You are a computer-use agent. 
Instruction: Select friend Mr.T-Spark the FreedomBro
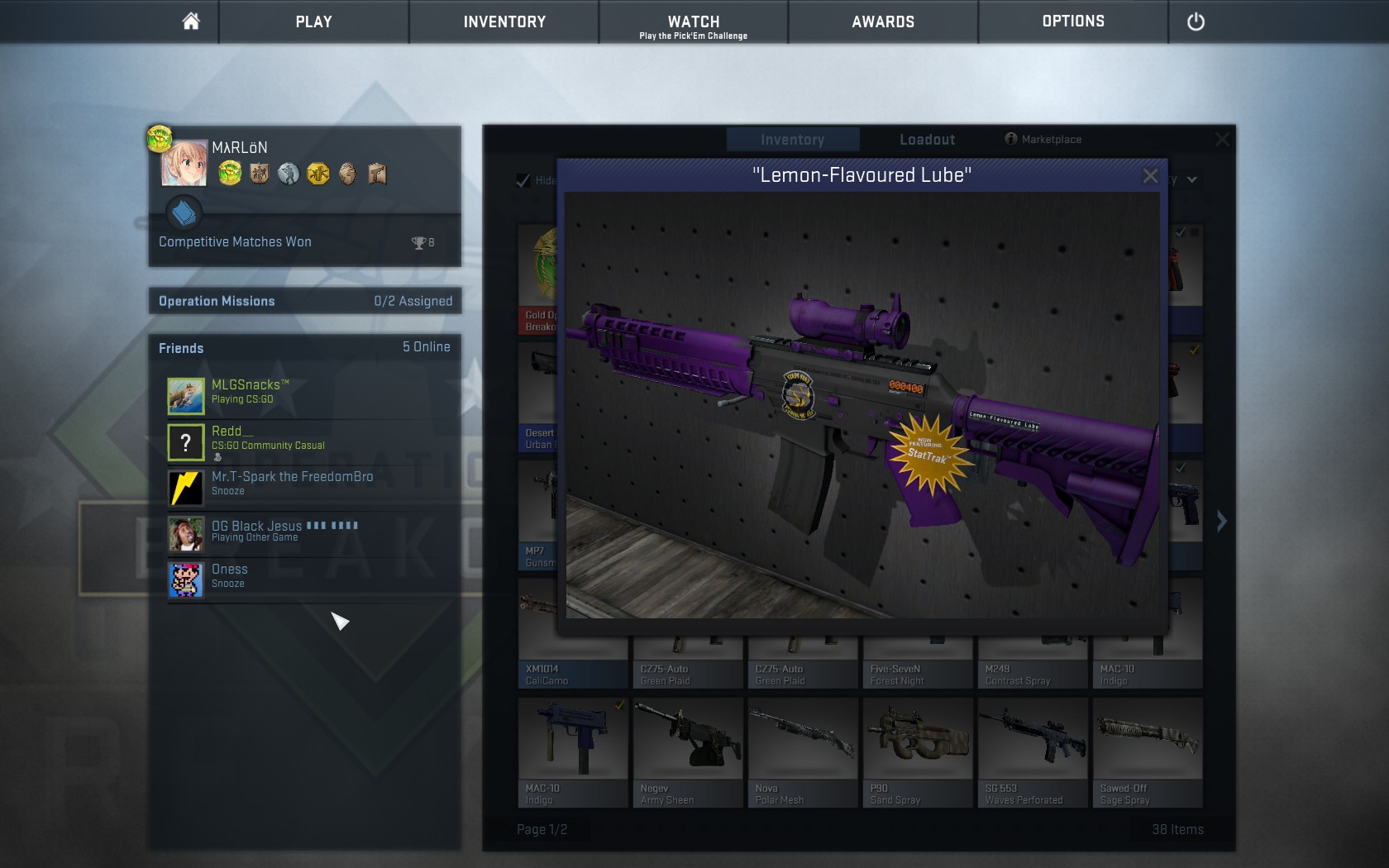point(292,483)
